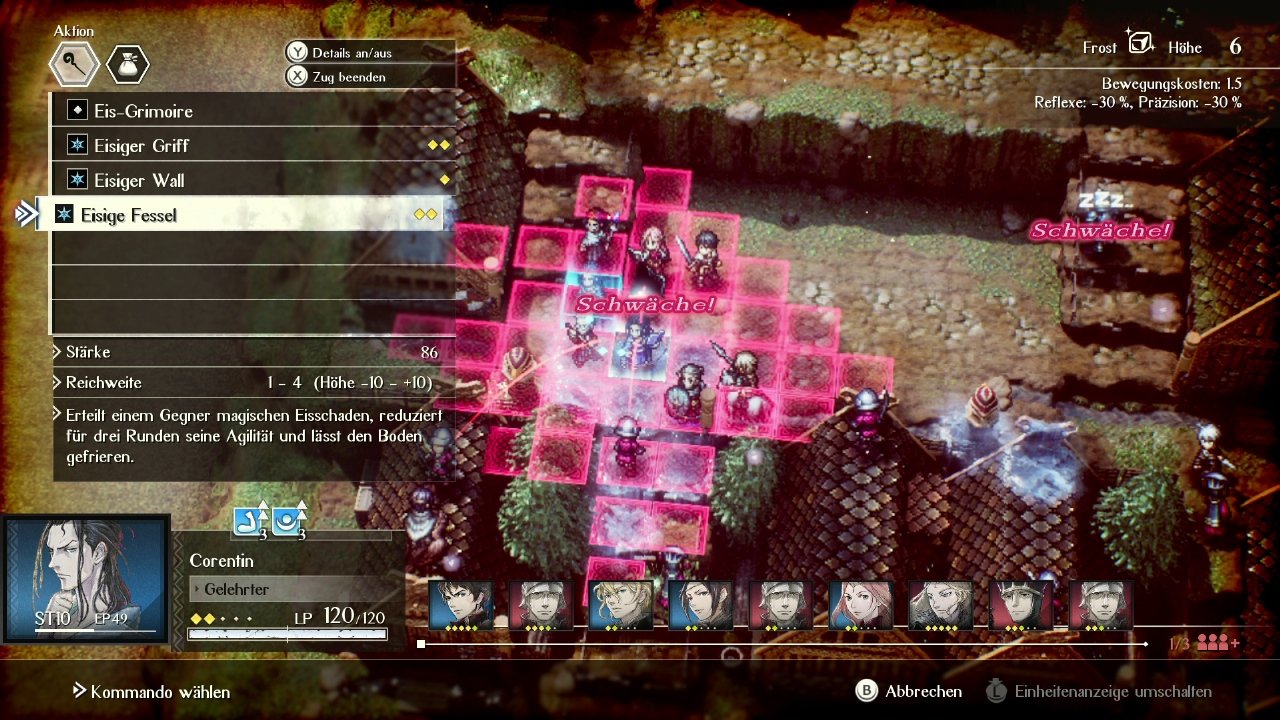
Task: Select the Eis-Grimoire action
Action: pyautogui.click(x=143, y=111)
